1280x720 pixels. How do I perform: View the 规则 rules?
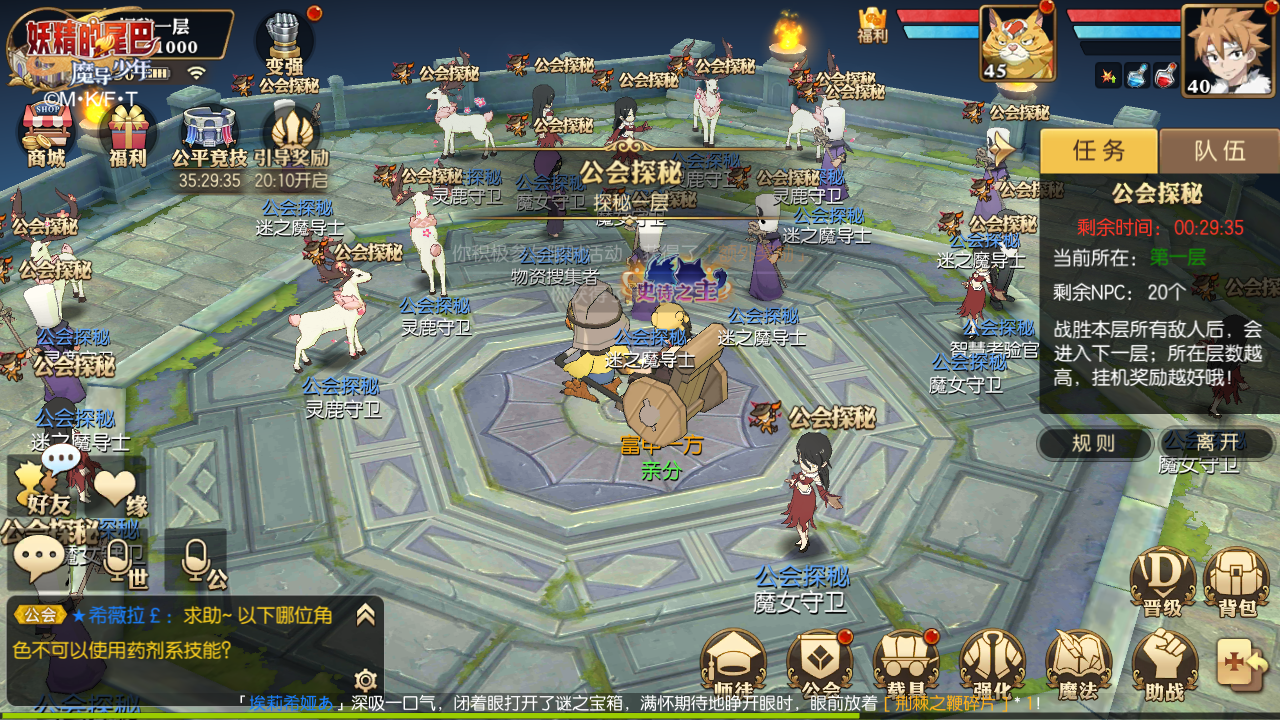click(x=1093, y=443)
